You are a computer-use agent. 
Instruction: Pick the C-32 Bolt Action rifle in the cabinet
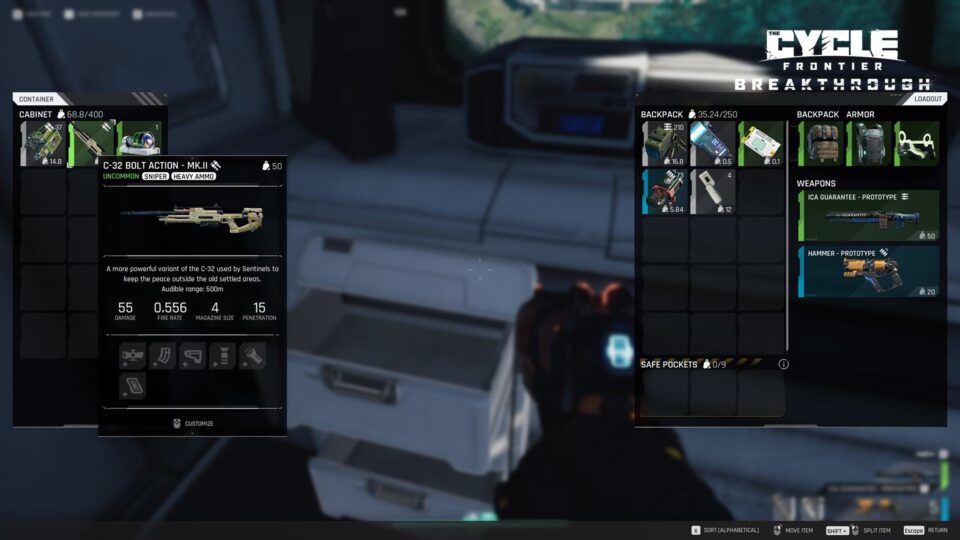[91, 141]
